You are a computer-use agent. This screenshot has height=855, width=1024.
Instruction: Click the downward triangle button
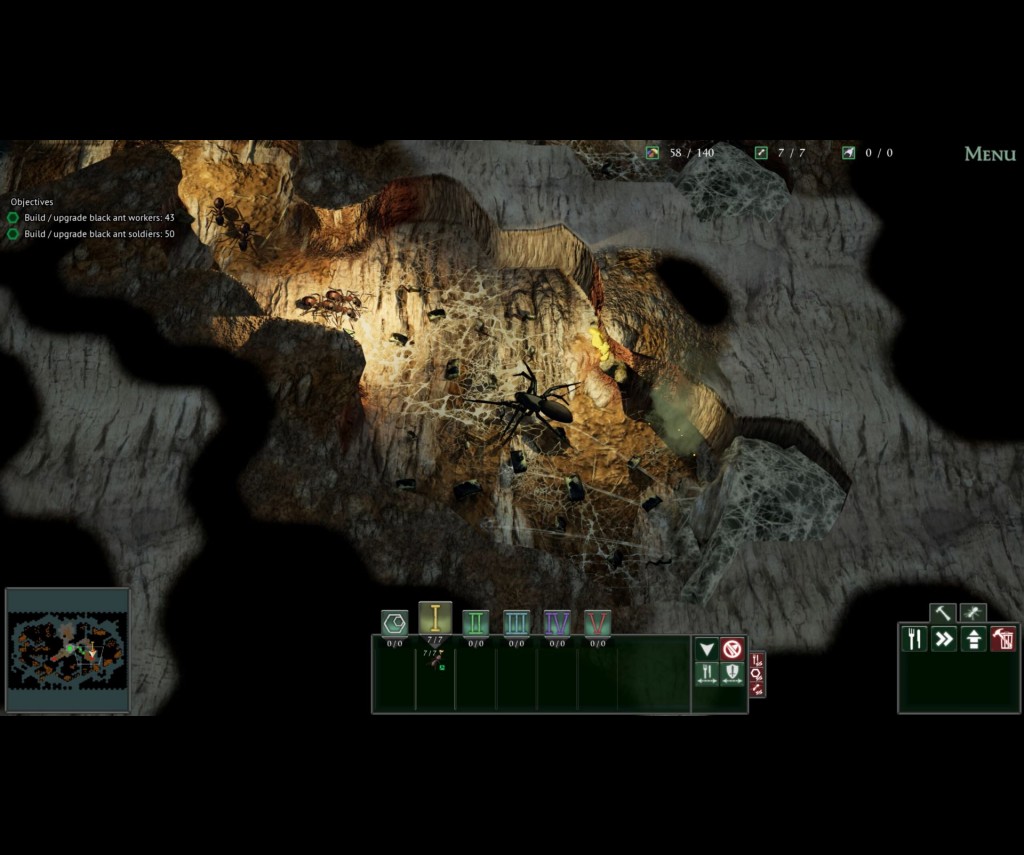pos(707,649)
